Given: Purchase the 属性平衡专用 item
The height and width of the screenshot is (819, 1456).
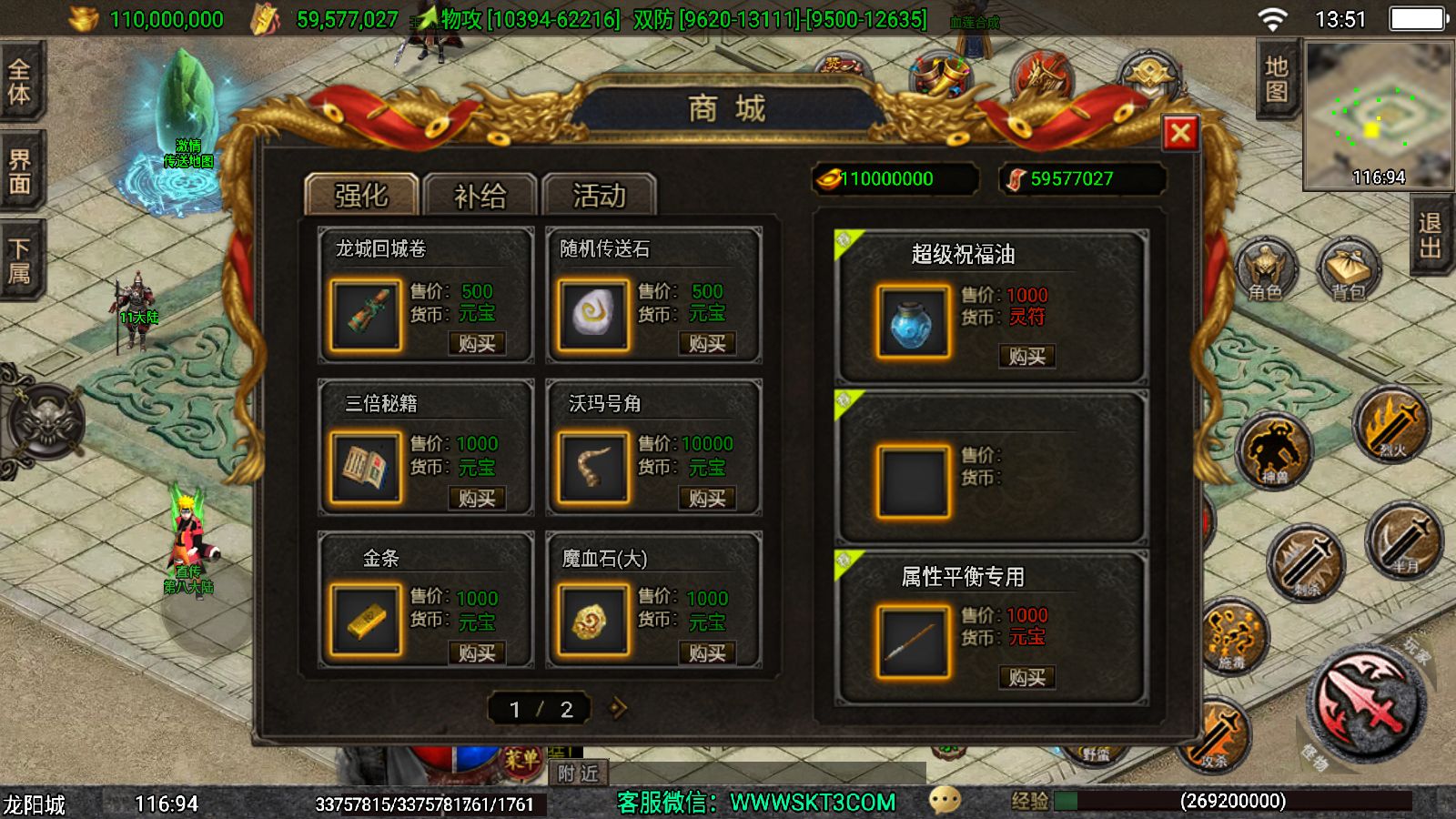Looking at the screenshot, I should tap(1027, 677).
